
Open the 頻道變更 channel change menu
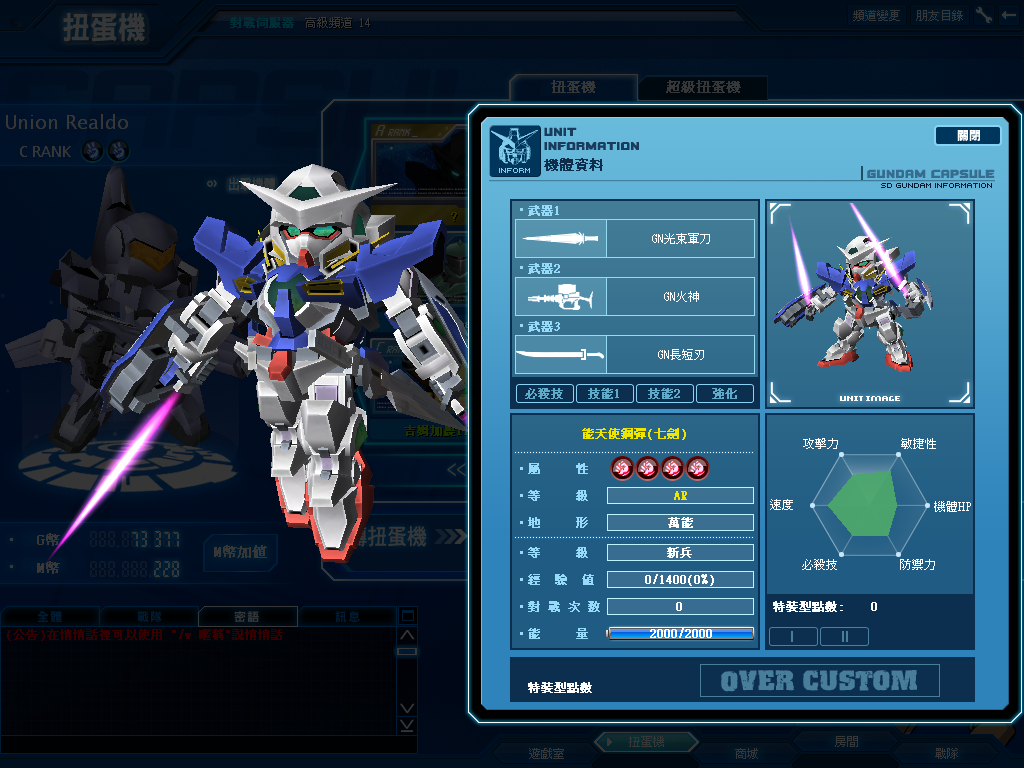point(876,15)
